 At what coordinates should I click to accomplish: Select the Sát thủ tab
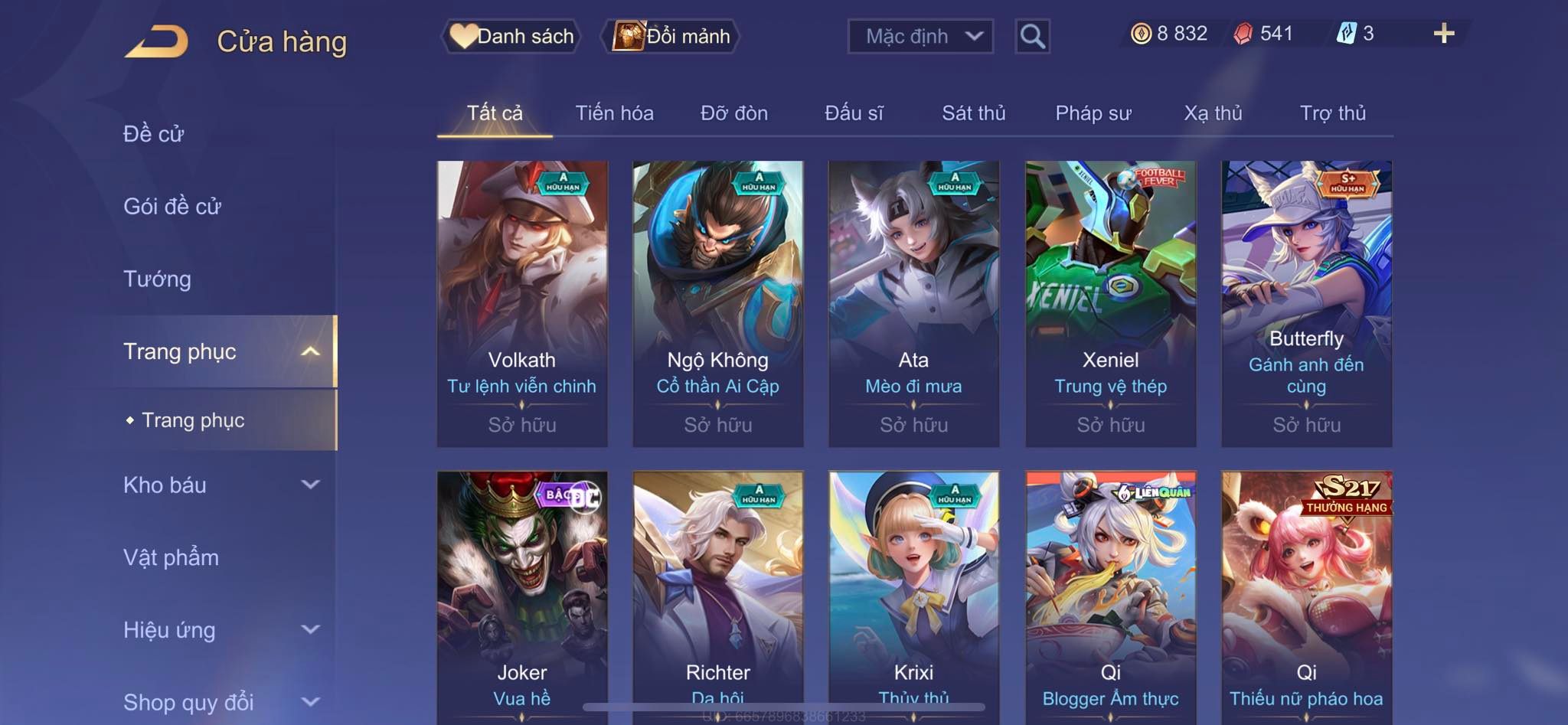[x=973, y=113]
